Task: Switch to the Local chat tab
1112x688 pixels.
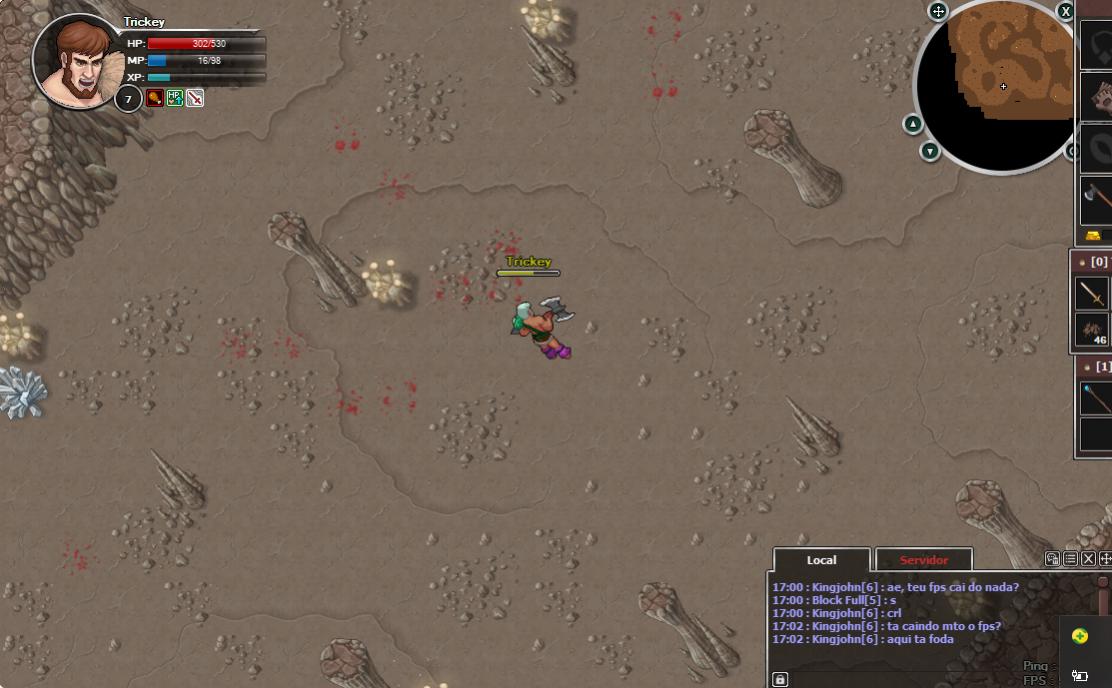Action: coord(821,560)
